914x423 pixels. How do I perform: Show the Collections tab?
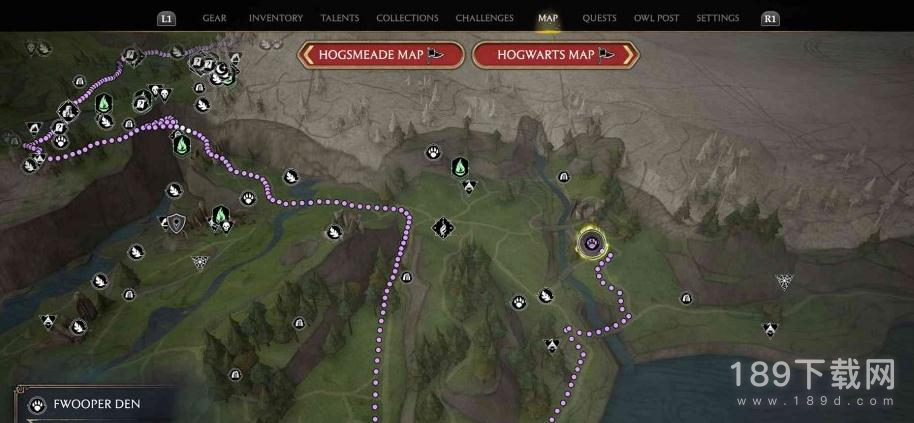407,18
